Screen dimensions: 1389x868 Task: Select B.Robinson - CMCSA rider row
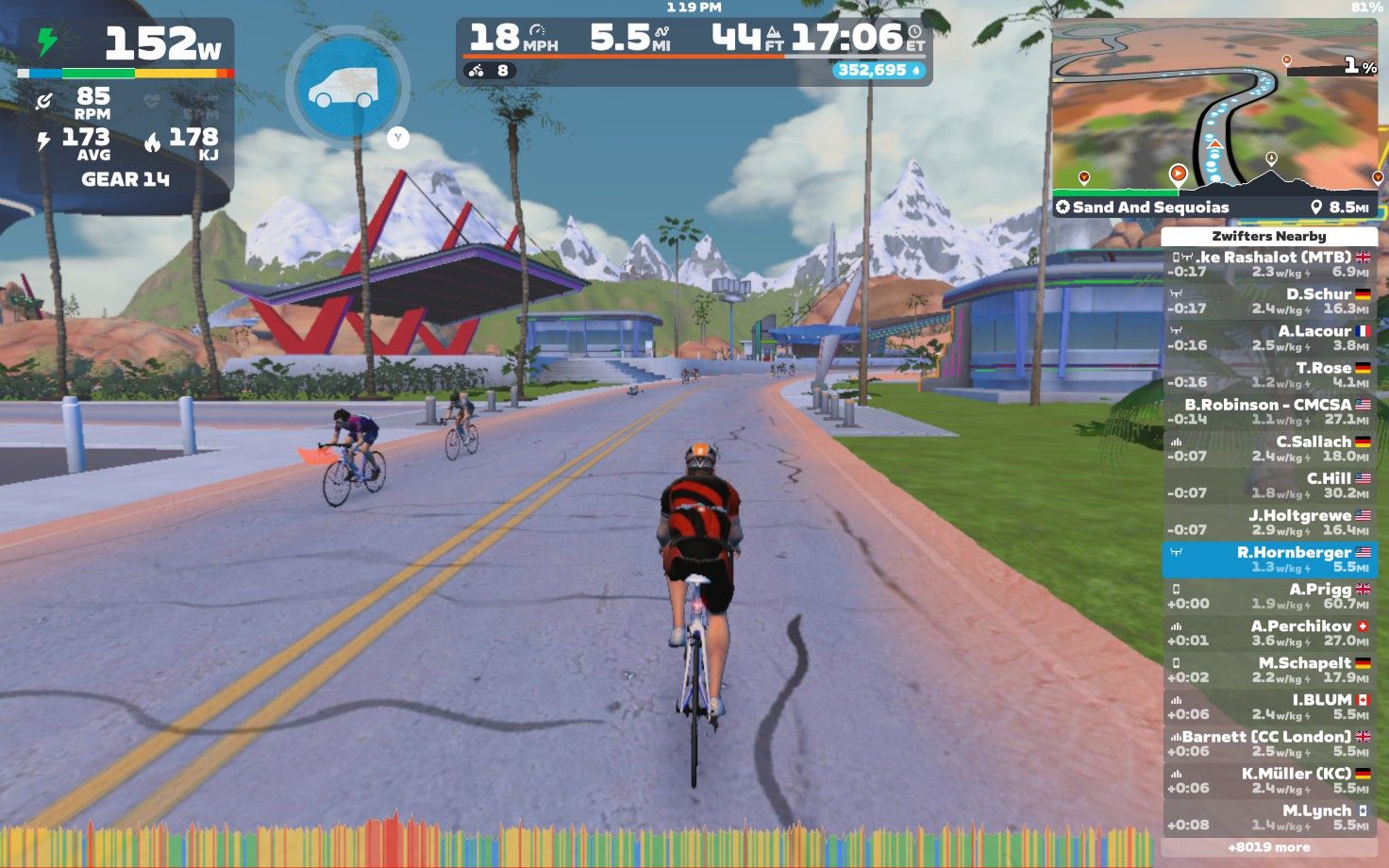coord(1269,411)
